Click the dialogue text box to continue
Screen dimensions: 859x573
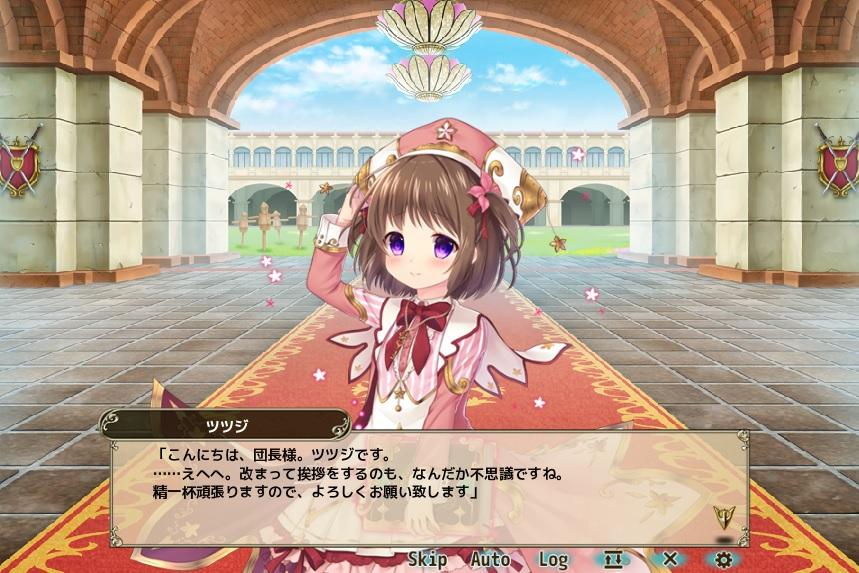point(428,489)
